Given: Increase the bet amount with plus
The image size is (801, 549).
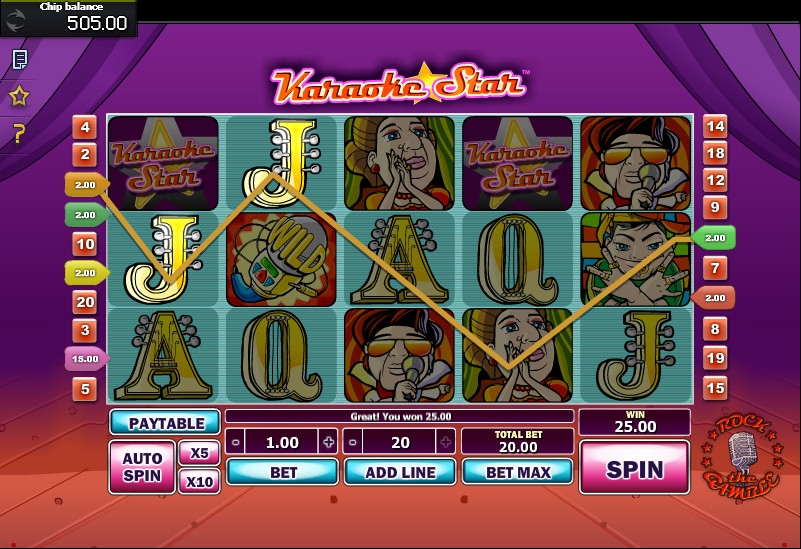Looking at the screenshot, I should (x=328, y=442).
